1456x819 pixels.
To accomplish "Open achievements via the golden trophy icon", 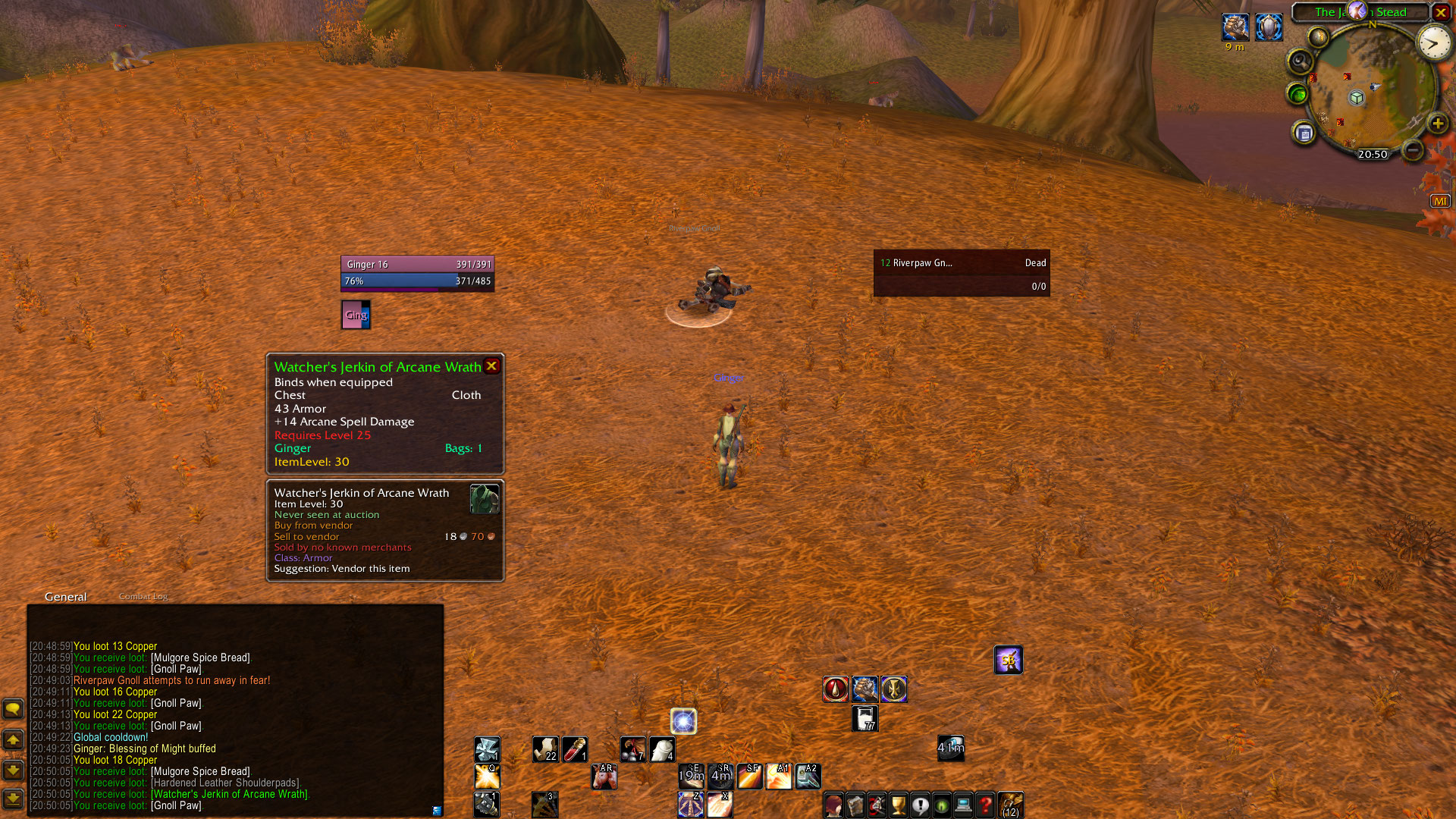I will click(899, 805).
